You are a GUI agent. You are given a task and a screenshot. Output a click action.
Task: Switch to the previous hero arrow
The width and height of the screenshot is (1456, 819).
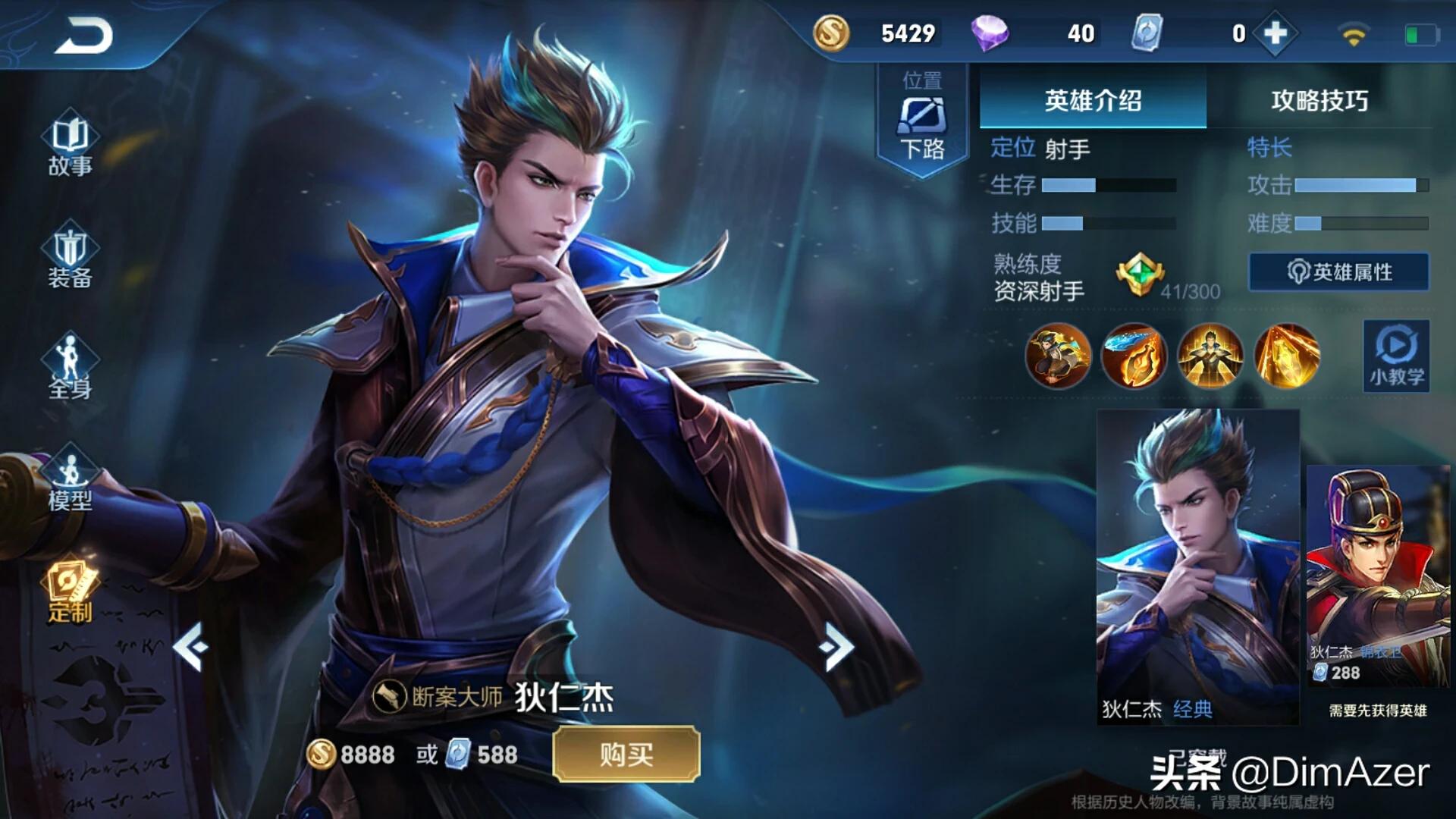tap(190, 646)
